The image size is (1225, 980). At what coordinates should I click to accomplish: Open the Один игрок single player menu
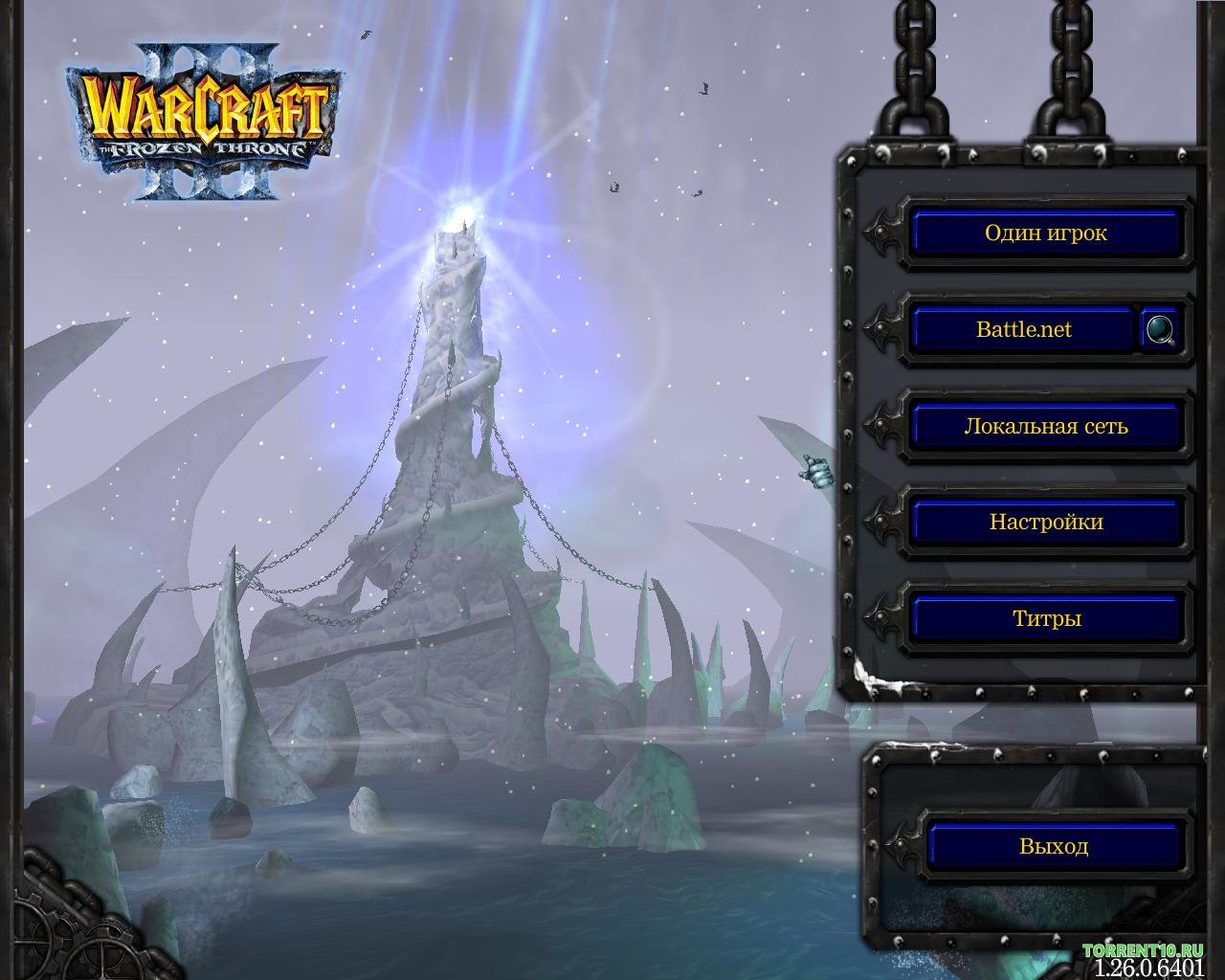(x=1045, y=234)
